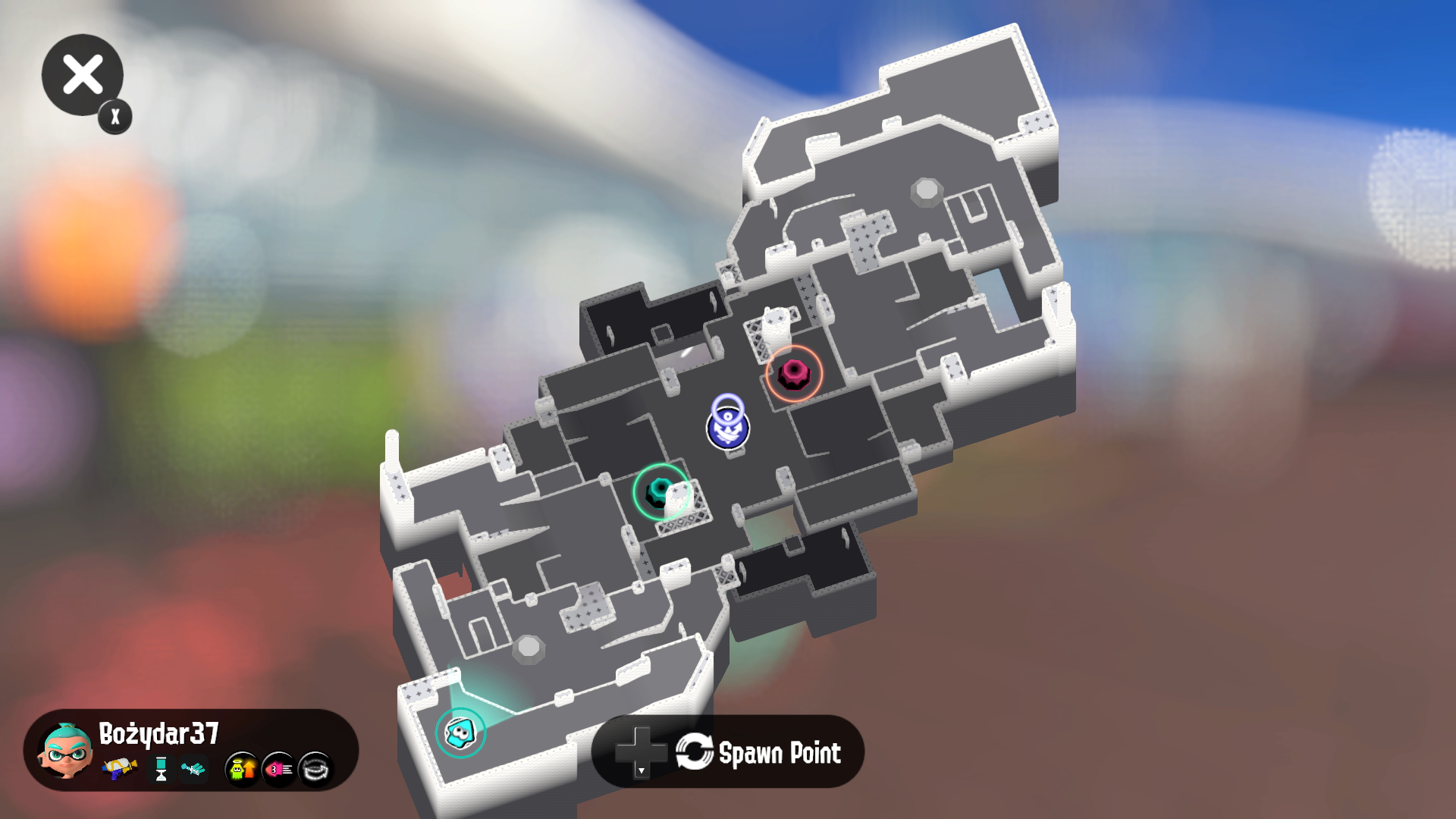Click the pink ability badge with number 3

click(277, 767)
